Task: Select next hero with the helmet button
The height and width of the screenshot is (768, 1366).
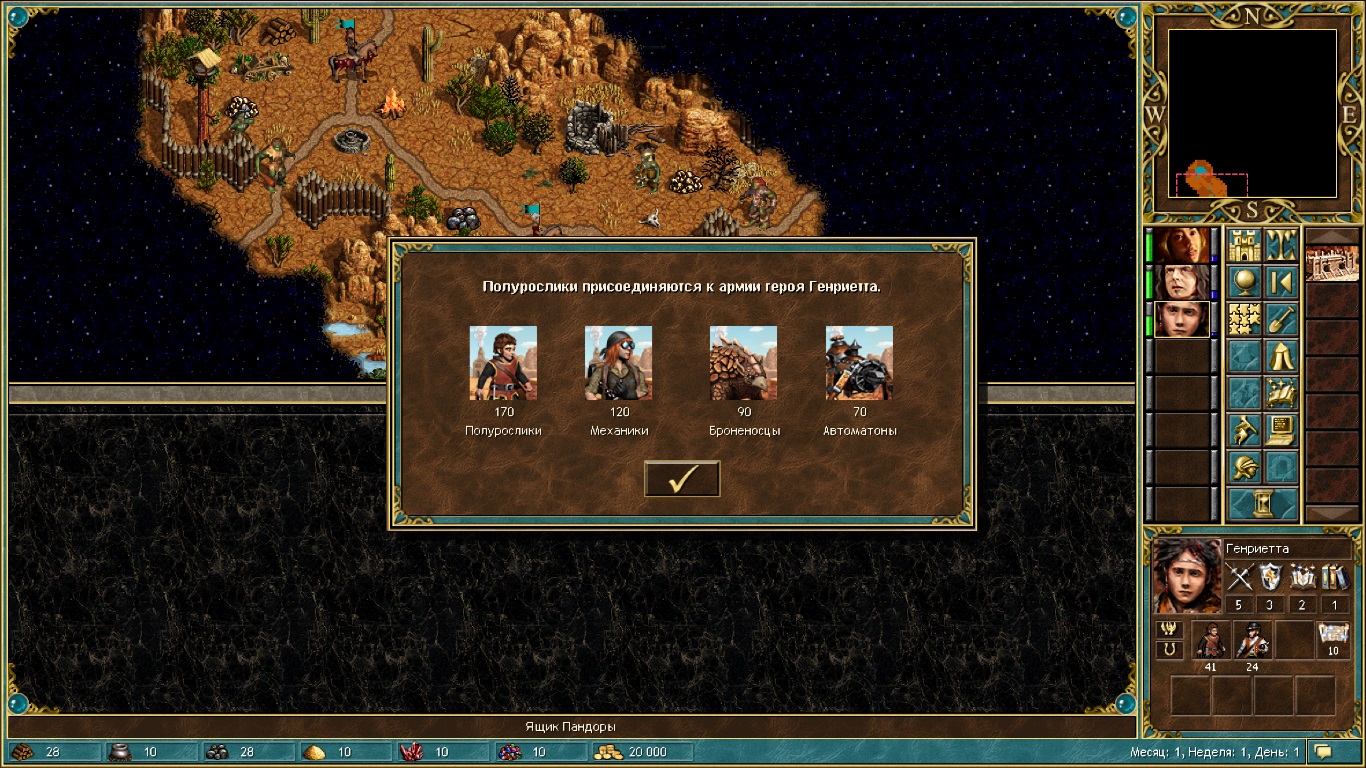Action: coord(1244,467)
